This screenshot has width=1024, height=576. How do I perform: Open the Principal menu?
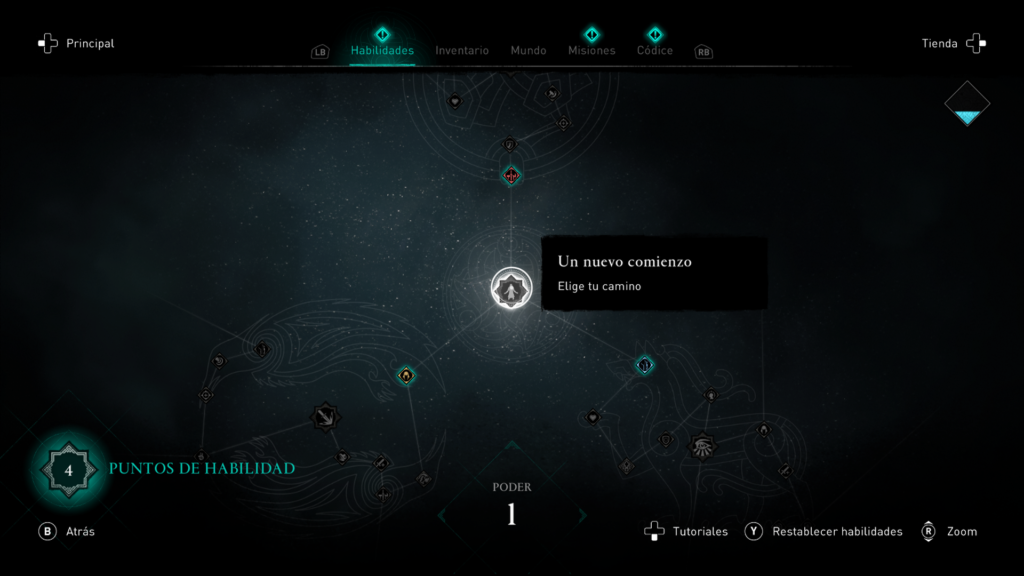coord(76,44)
